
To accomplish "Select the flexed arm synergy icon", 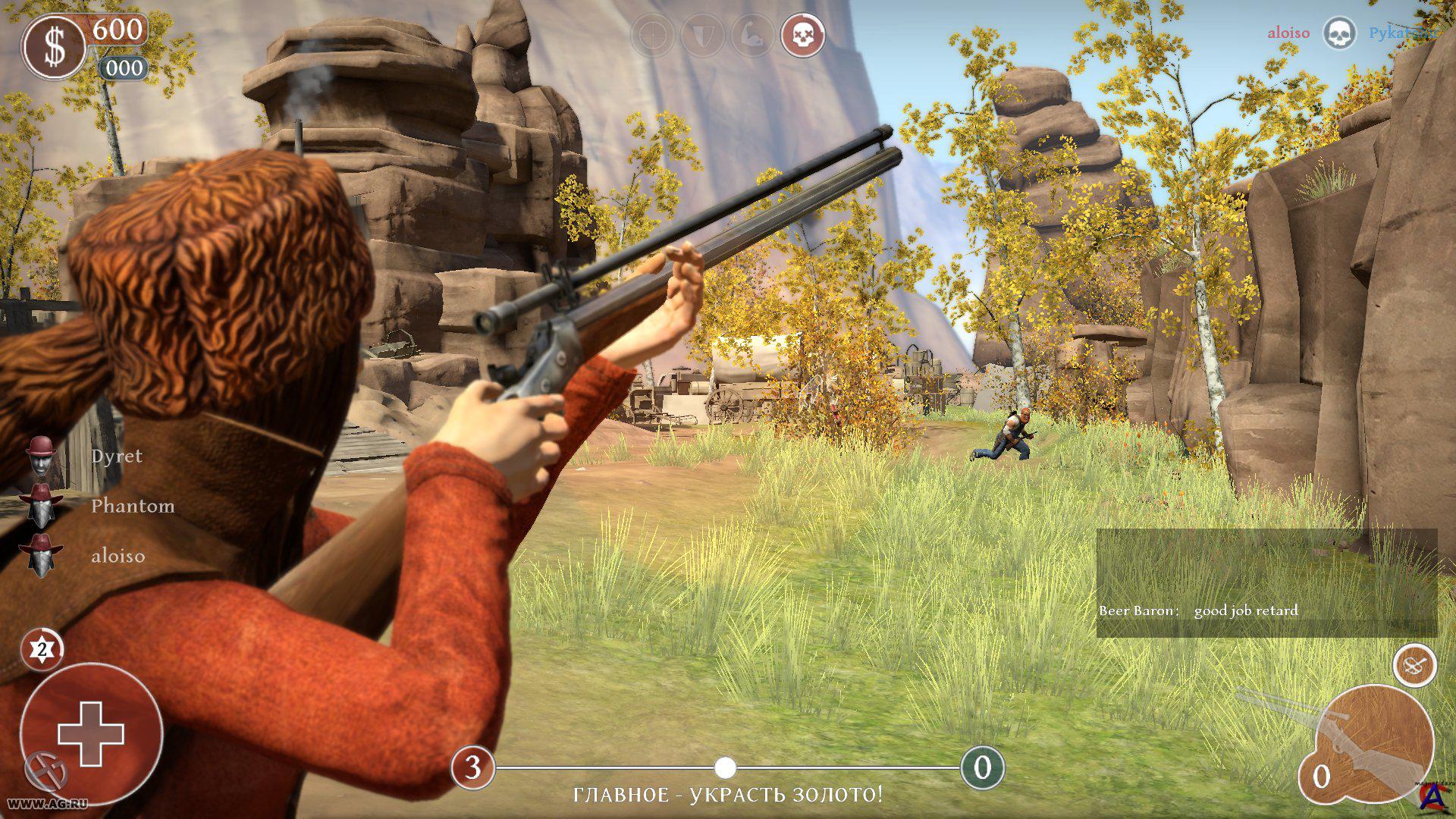I will coord(753,35).
